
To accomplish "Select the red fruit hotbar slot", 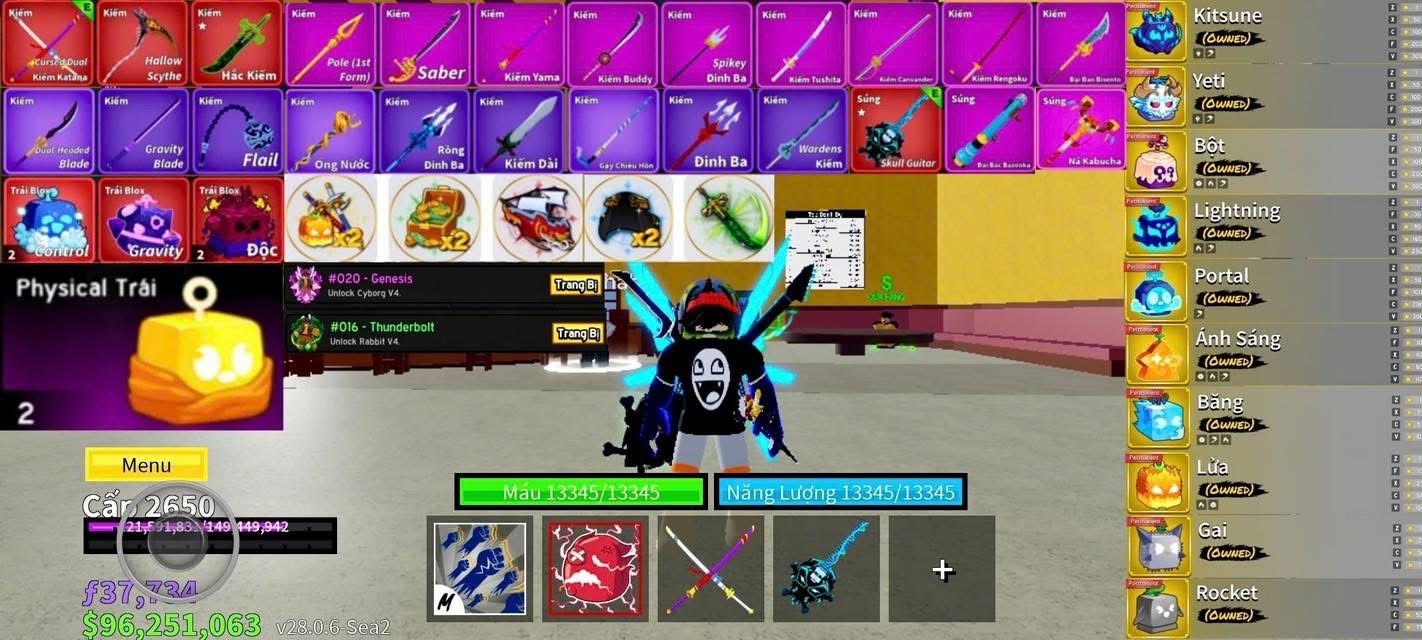I will click(x=595, y=568).
